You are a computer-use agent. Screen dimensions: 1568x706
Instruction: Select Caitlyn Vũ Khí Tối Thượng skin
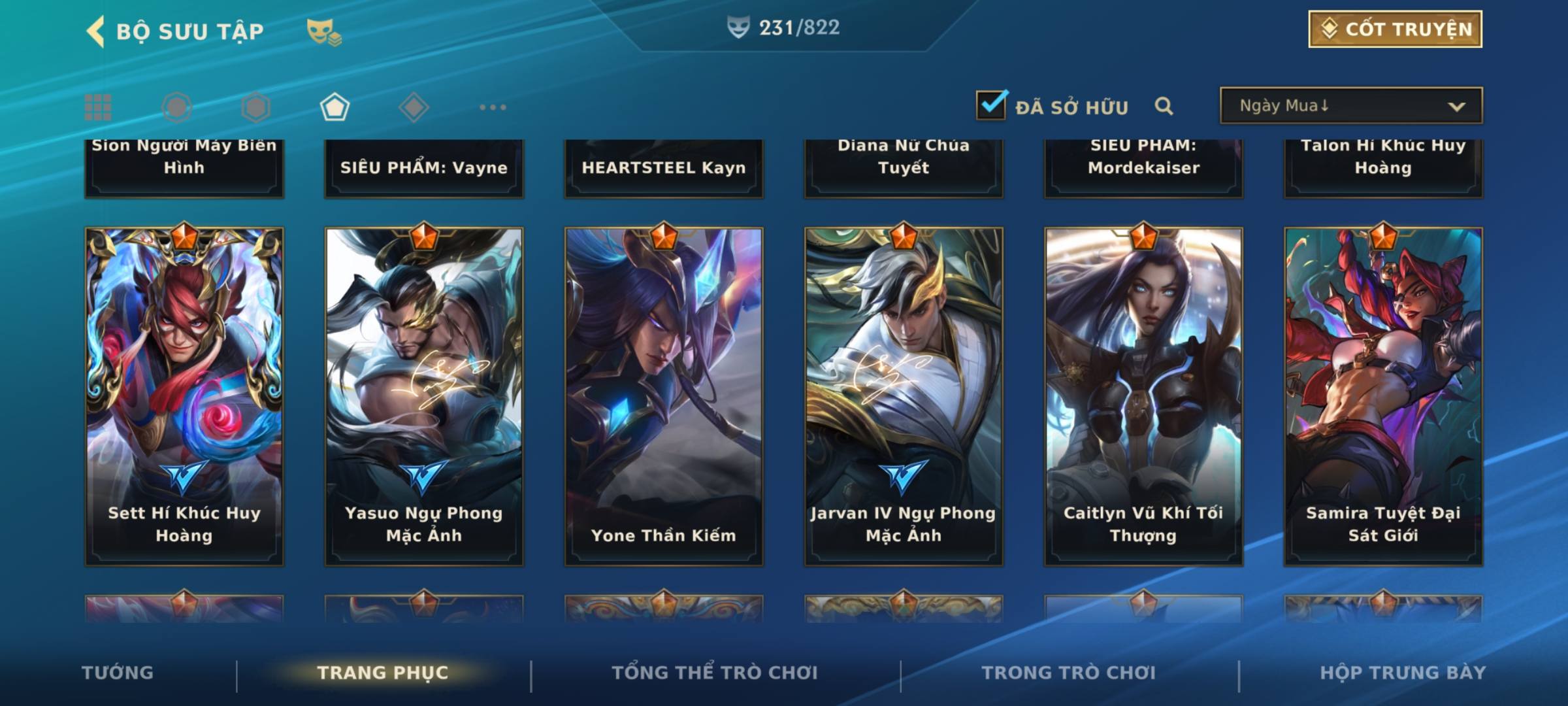point(1143,396)
